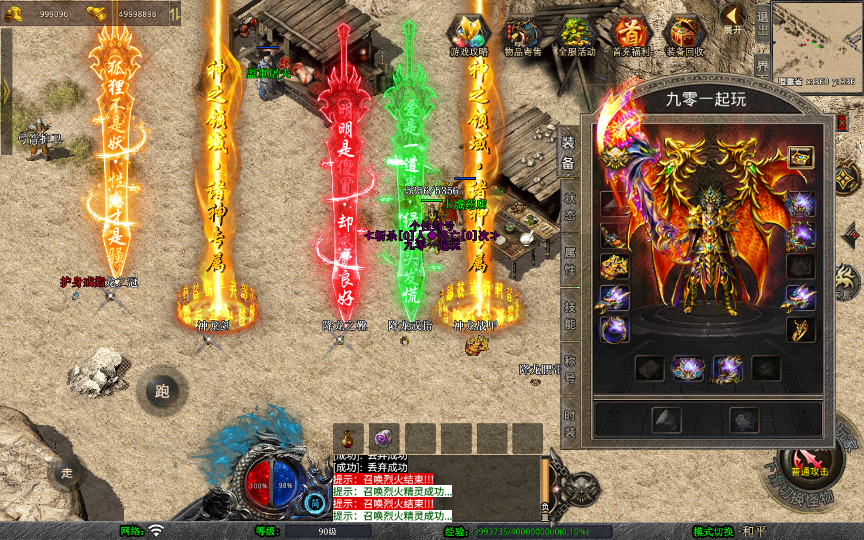Open the 游戏攻略 game guide icon
The height and width of the screenshot is (540, 864).
coord(469,36)
